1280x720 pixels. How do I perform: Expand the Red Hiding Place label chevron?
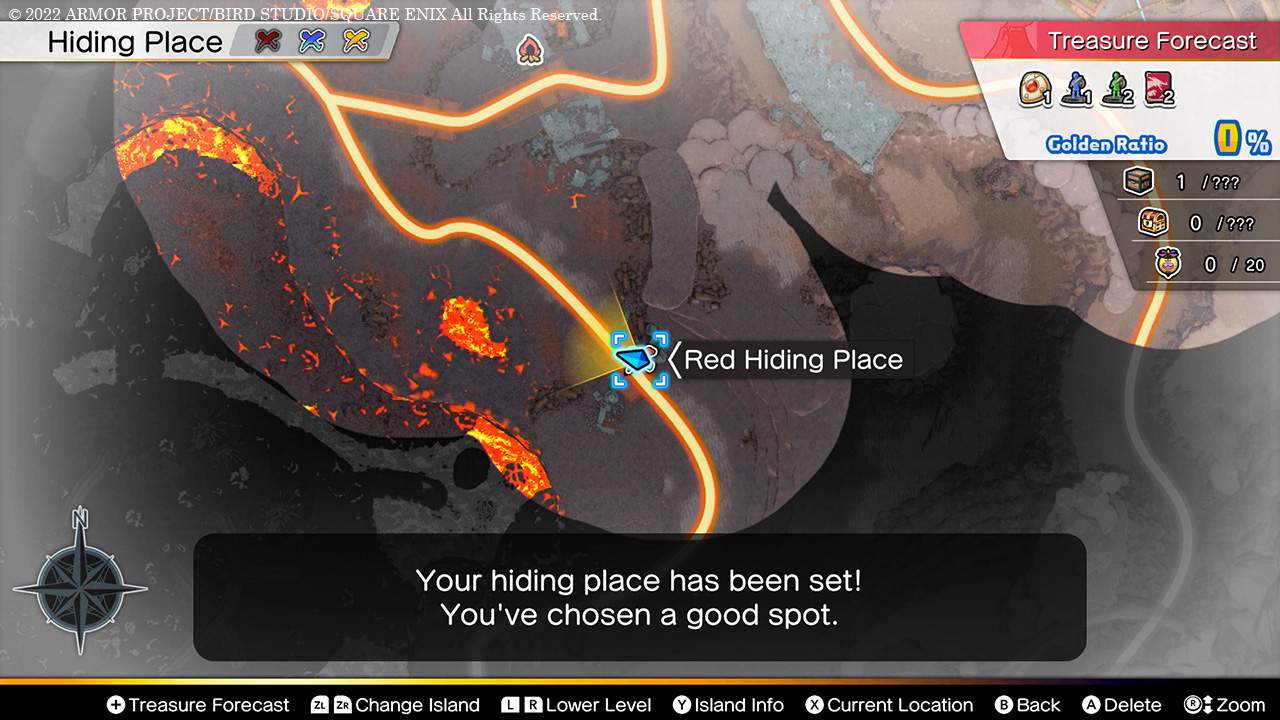674,360
